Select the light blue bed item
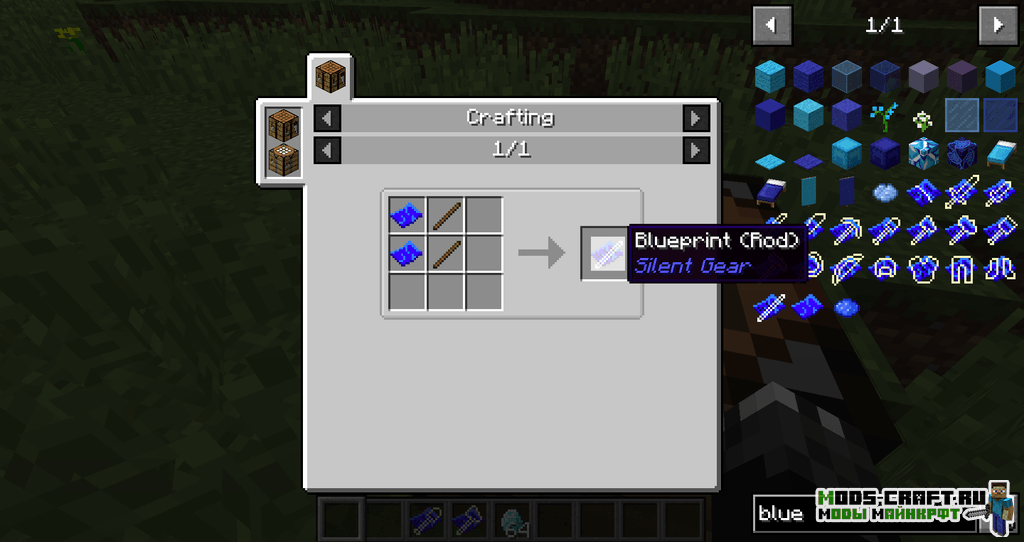 tap(999, 153)
